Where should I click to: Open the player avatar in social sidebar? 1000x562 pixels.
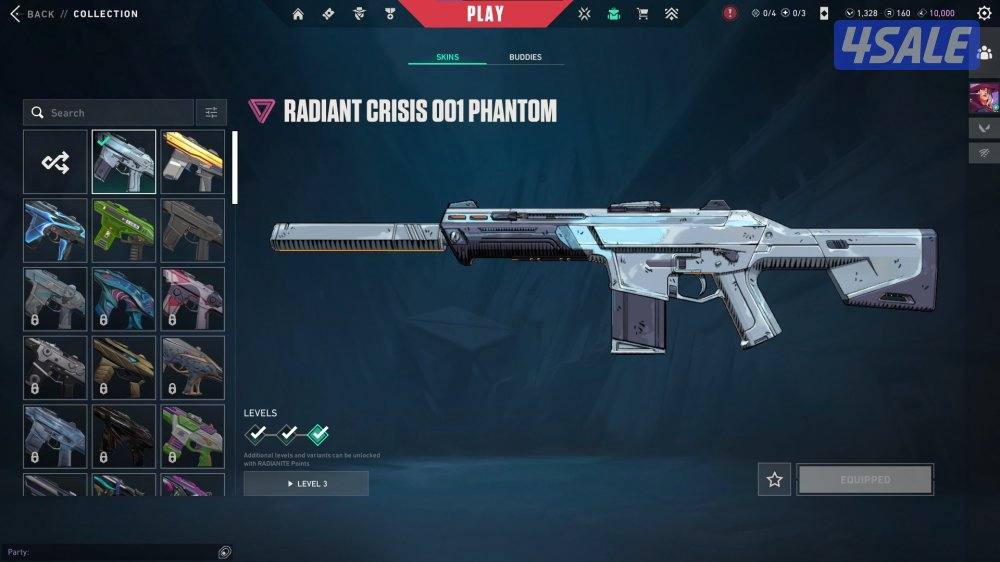coord(981,98)
